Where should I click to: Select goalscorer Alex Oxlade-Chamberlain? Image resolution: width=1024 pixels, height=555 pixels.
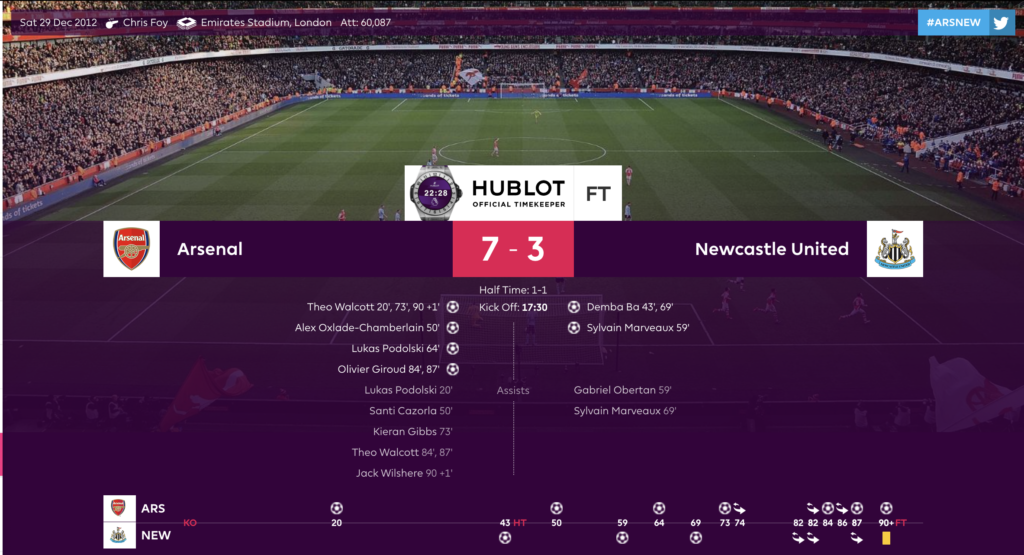click(x=367, y=328)
